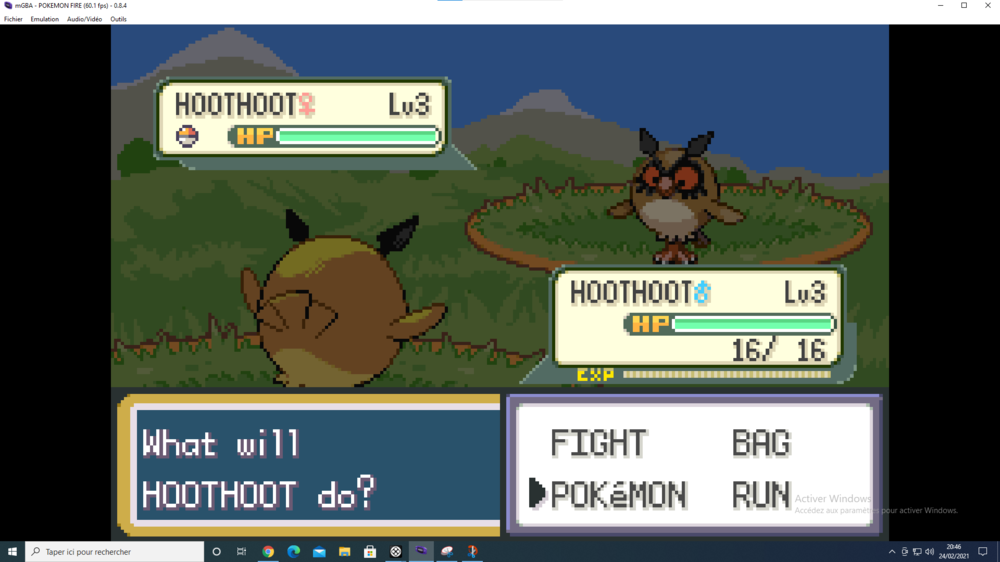This screenshot has width=1000, height=562.
Task: Open the Fichier menu
Action: point(13,19)
